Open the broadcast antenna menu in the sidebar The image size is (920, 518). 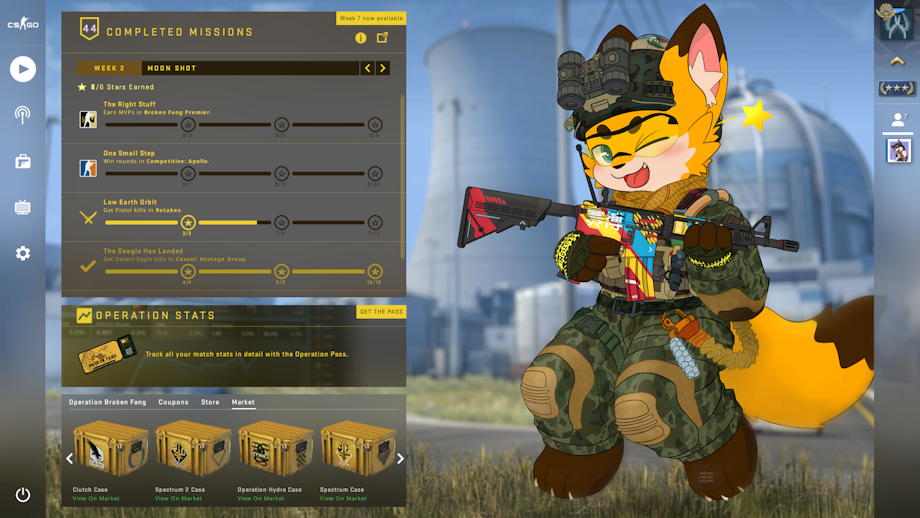tap(23, 114)
